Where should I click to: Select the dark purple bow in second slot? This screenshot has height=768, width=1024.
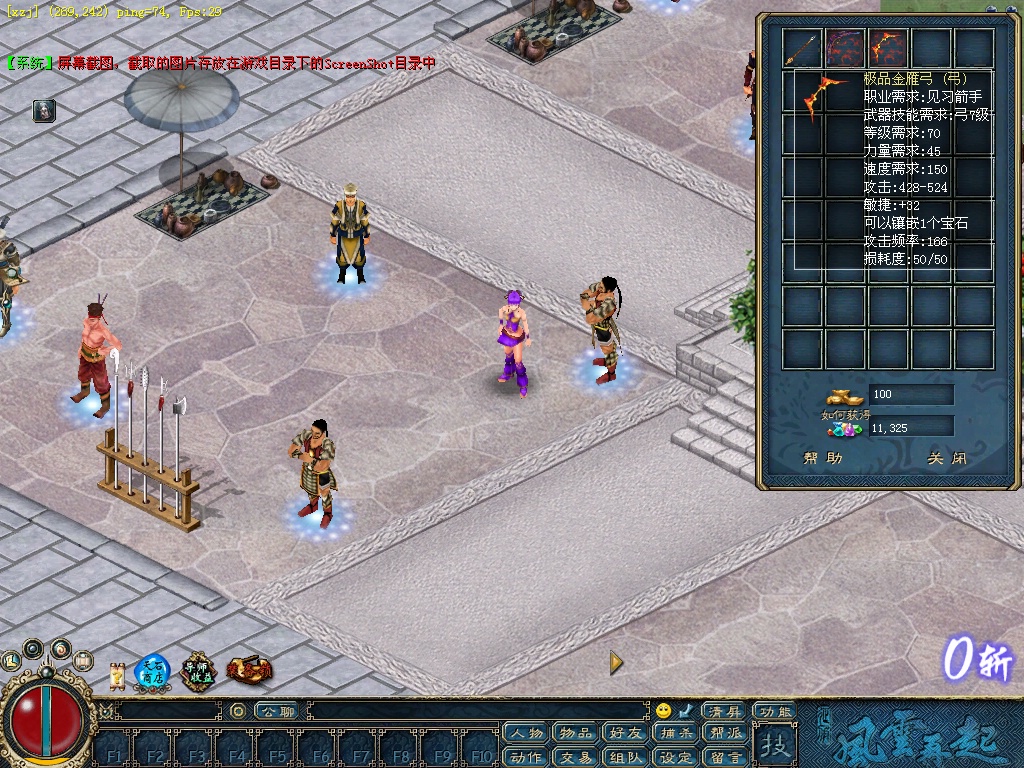coord(845,48)
